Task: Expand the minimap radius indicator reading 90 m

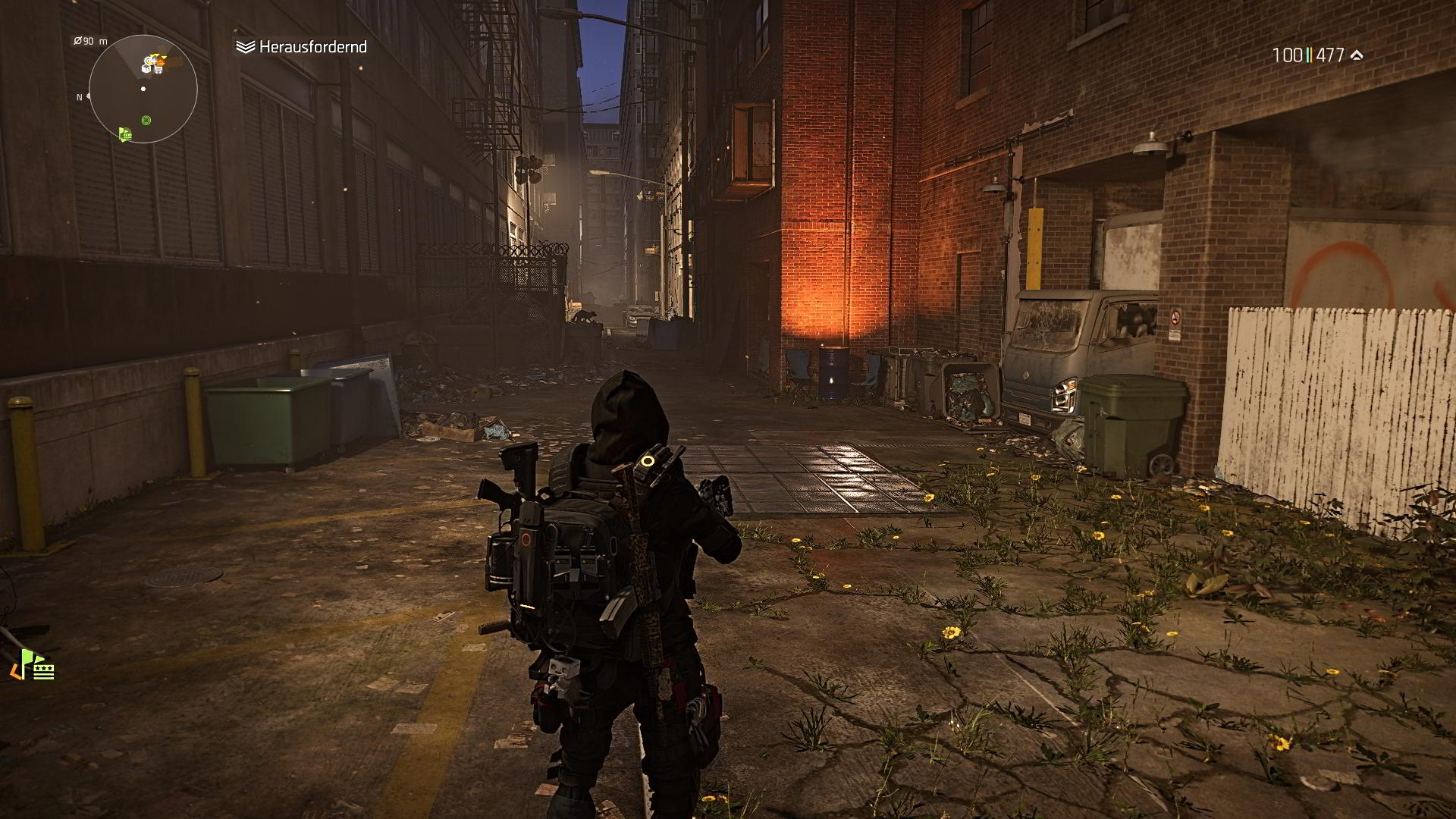Action: click(90, 41)
